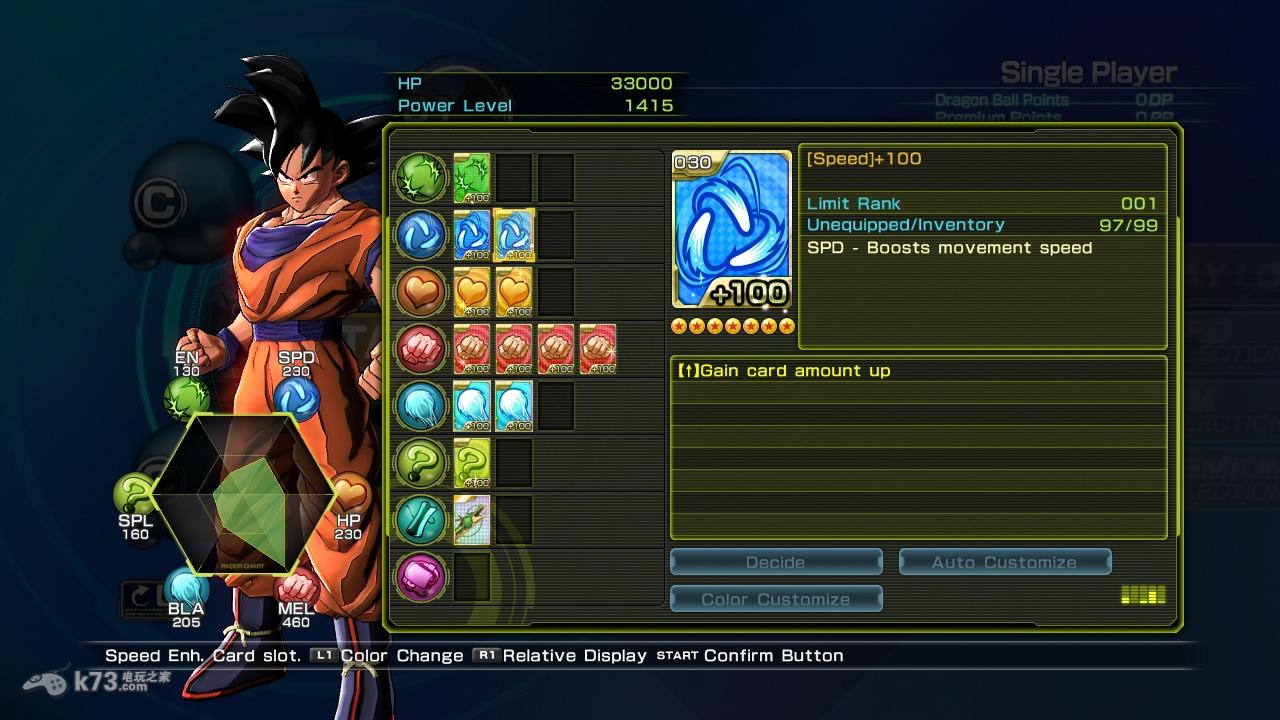Select the equipped green energy +100 card
Viewport: 1280px width, 720px height.
(472, 178)
